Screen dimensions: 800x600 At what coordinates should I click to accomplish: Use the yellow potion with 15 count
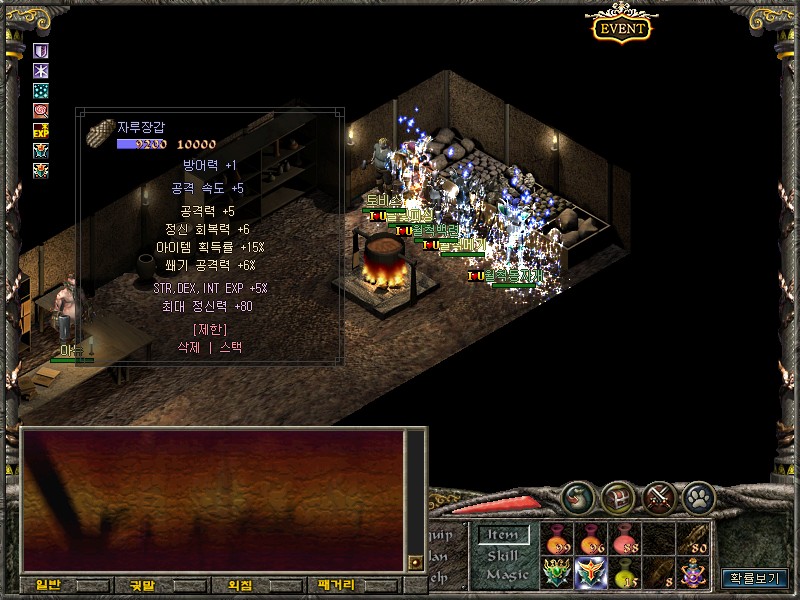[x=626, y=573]
